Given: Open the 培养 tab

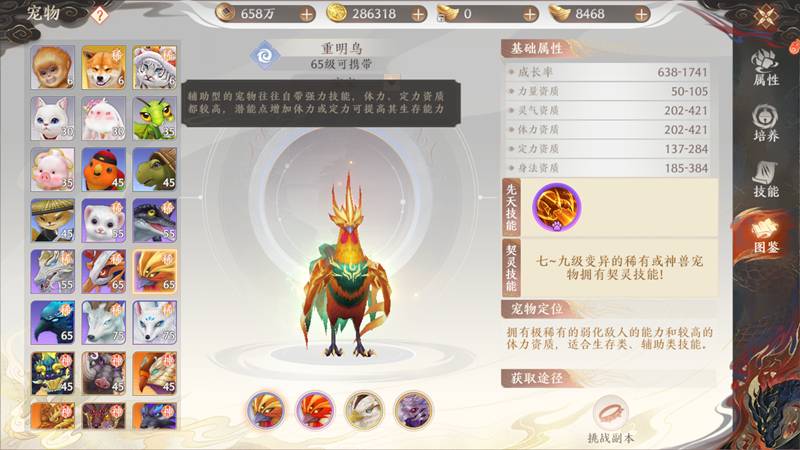Looking at the screenshot, I should click(x=766, y=124).
